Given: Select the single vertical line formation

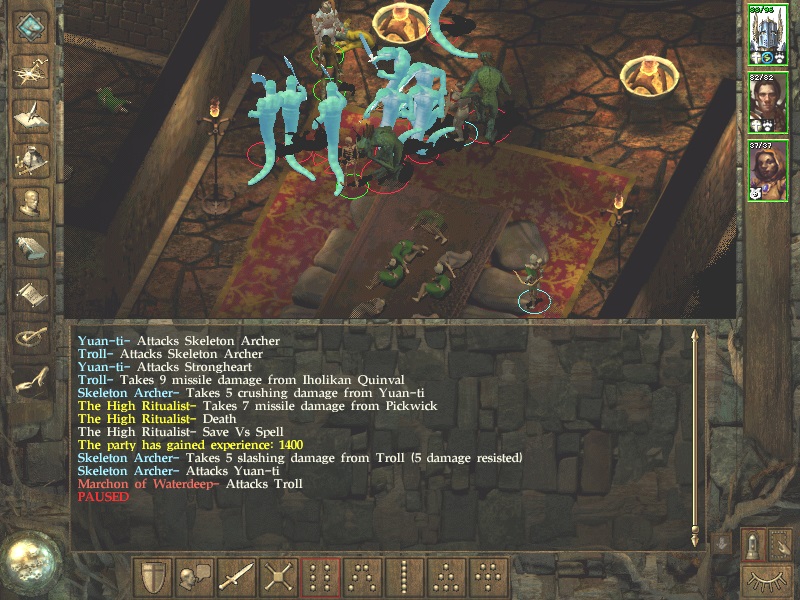Looking at the screenshot, I should pyautogui.click(x=404, y=577).
